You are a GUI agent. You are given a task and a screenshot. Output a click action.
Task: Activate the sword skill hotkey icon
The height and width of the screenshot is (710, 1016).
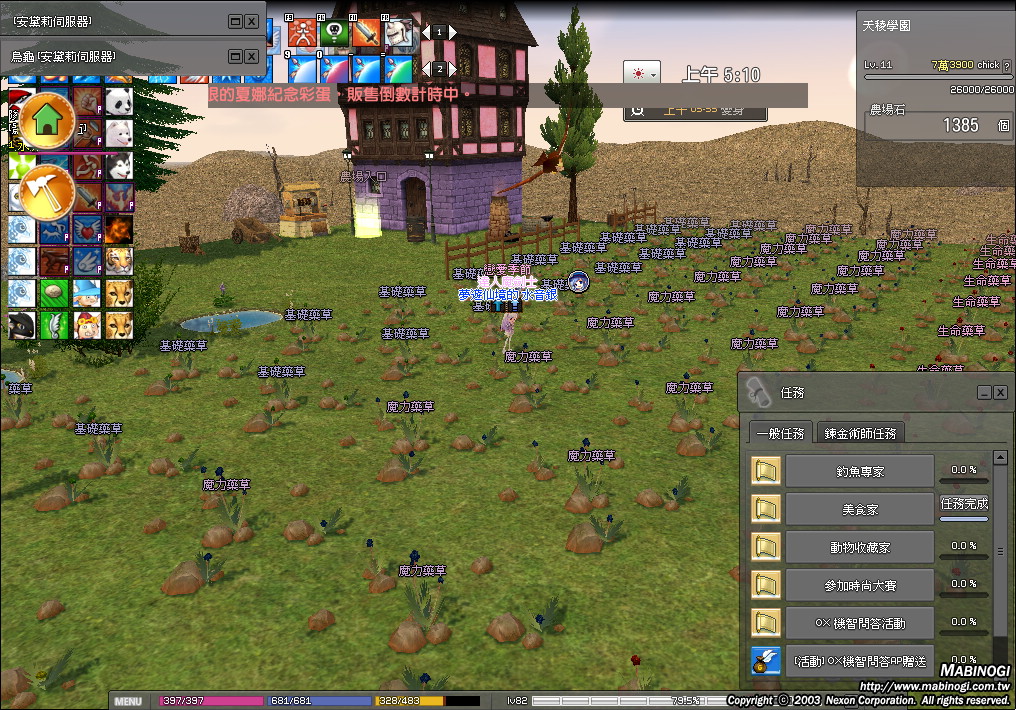click(x=366, y=33)
